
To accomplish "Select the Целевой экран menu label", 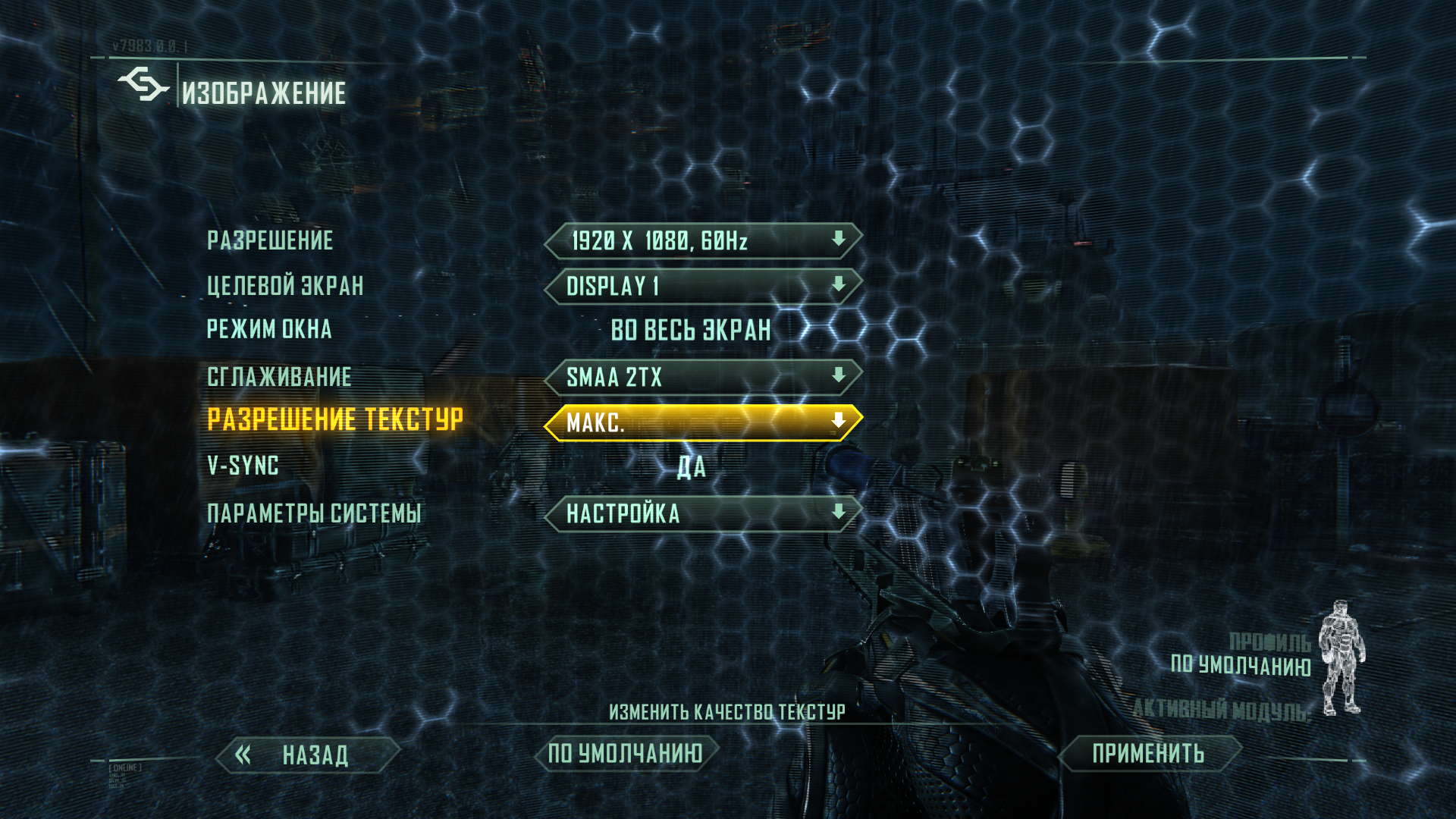I will (x=285, y=286).
